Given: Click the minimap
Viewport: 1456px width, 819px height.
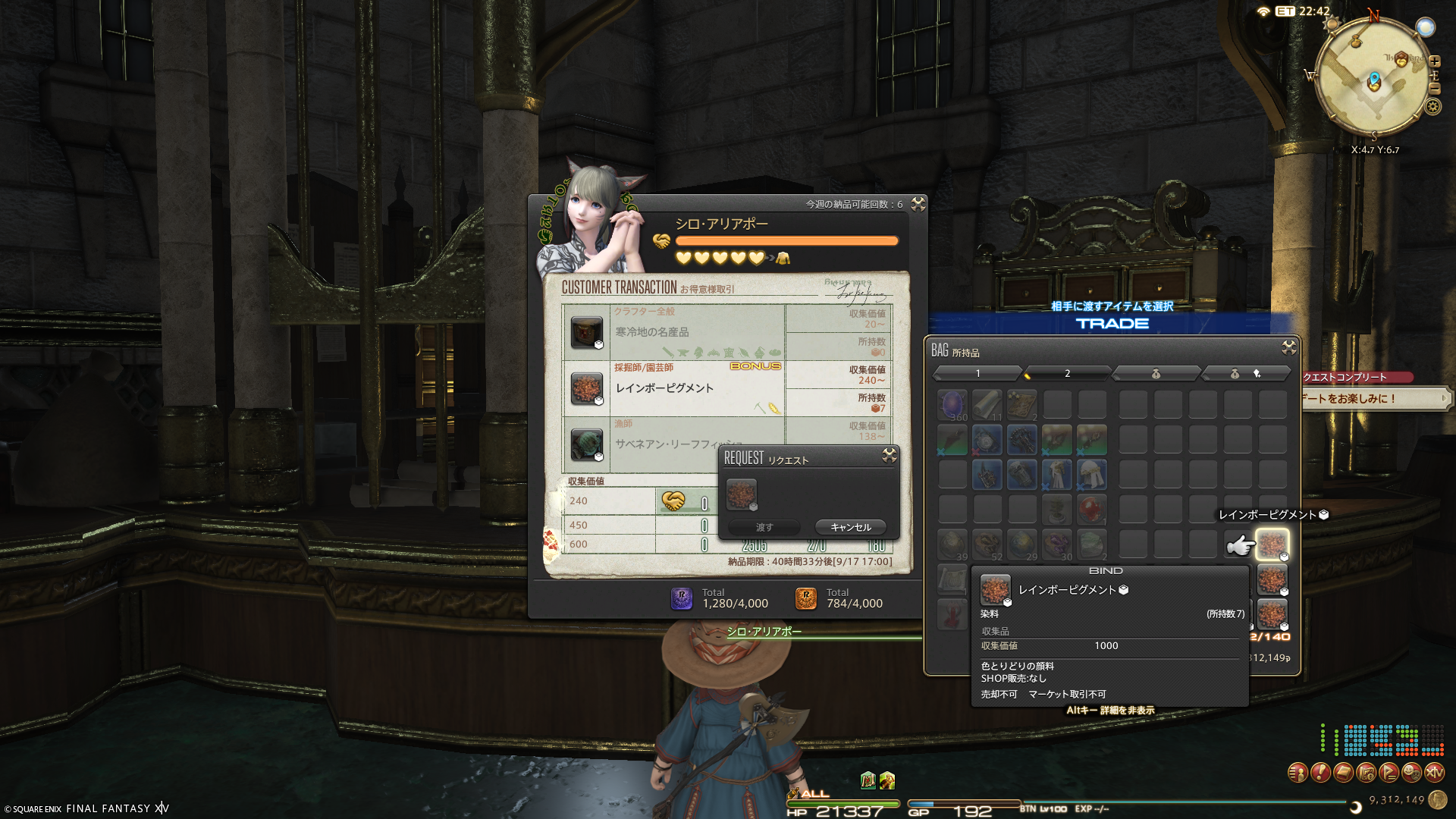Looking at the screenshot, I should click(x=1373, y=80).
